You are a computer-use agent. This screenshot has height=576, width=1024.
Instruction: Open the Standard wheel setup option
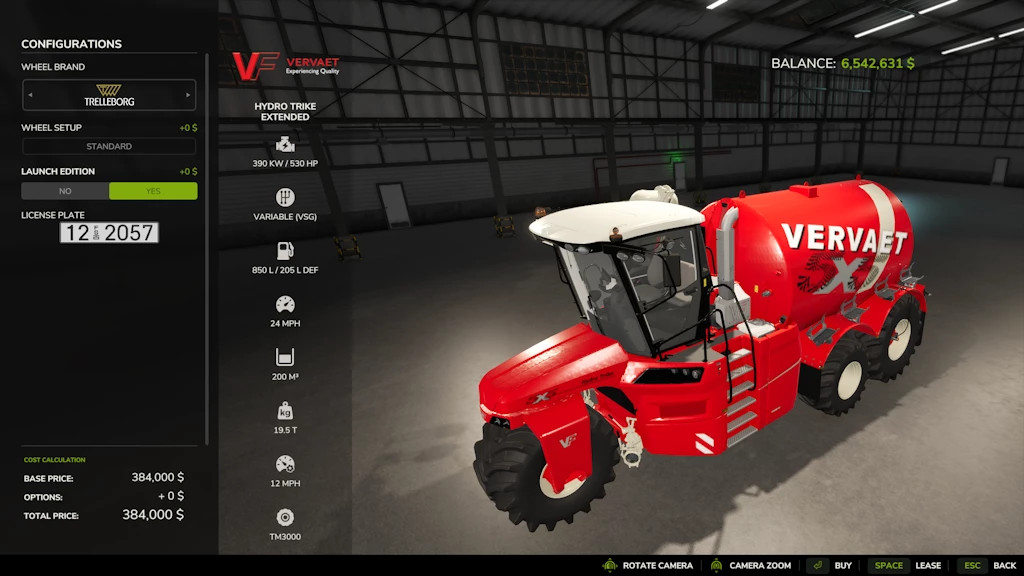(109, 147)
